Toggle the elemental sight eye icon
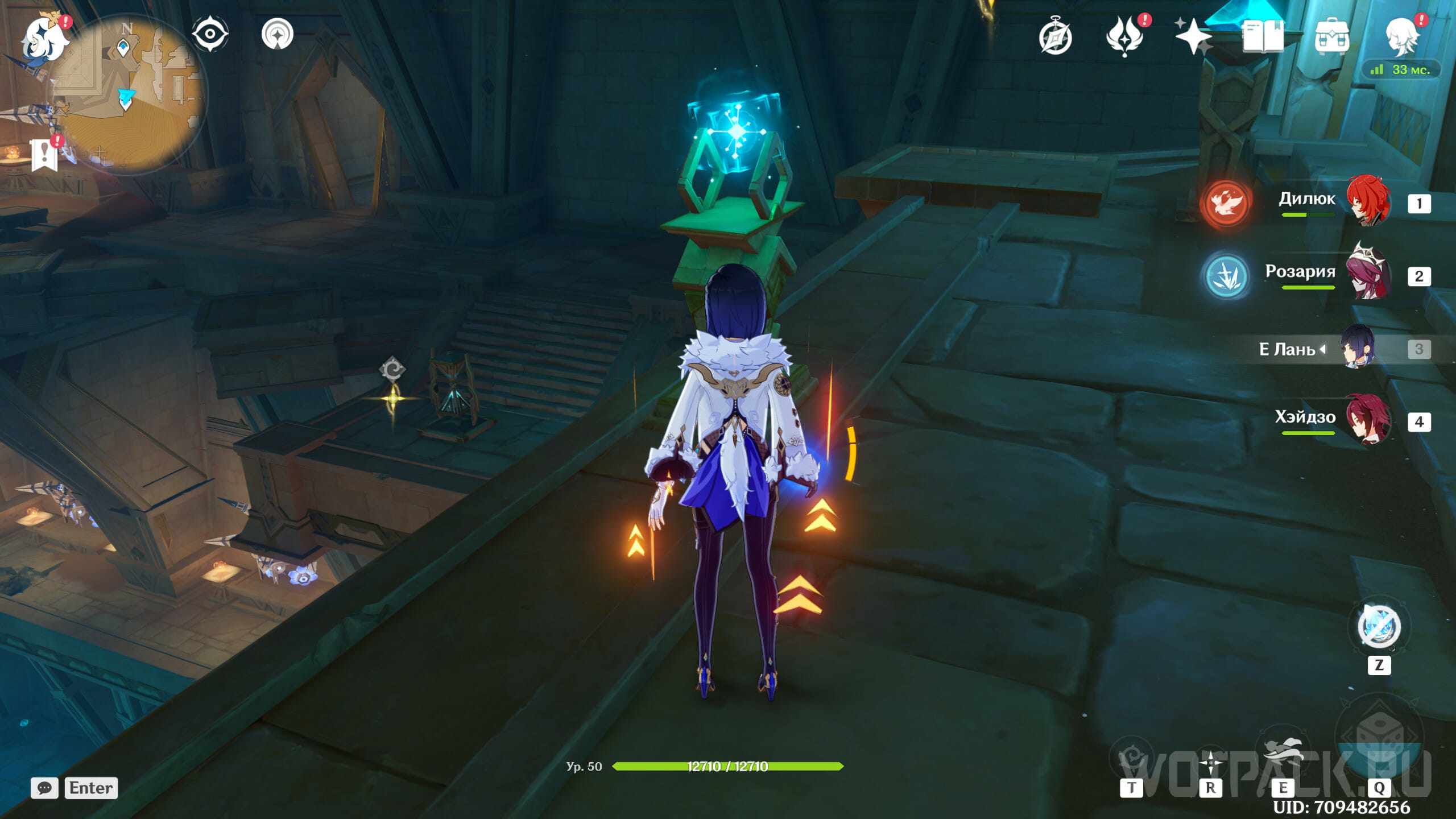The image size is (1456, 819). (210, 34)
